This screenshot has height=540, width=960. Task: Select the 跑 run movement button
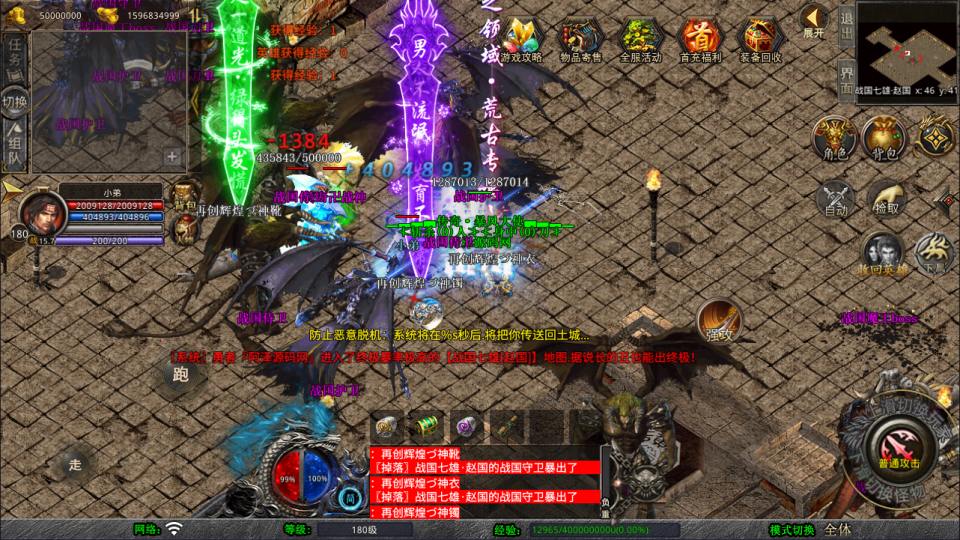(x=180, y=375)
